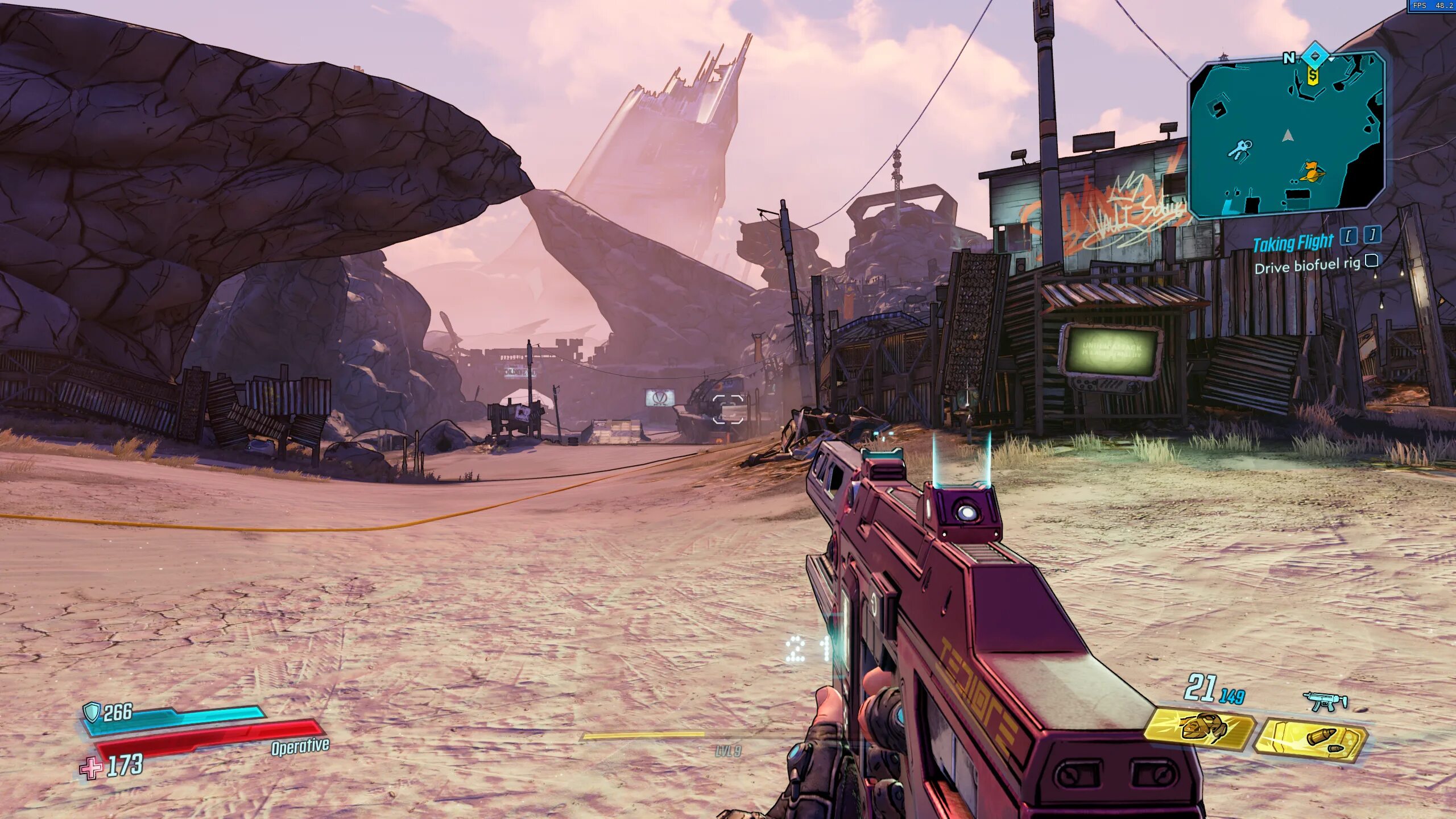Select the yellow dollar-sign marker on minimap
The image size is (1456, 819).
1313,75
